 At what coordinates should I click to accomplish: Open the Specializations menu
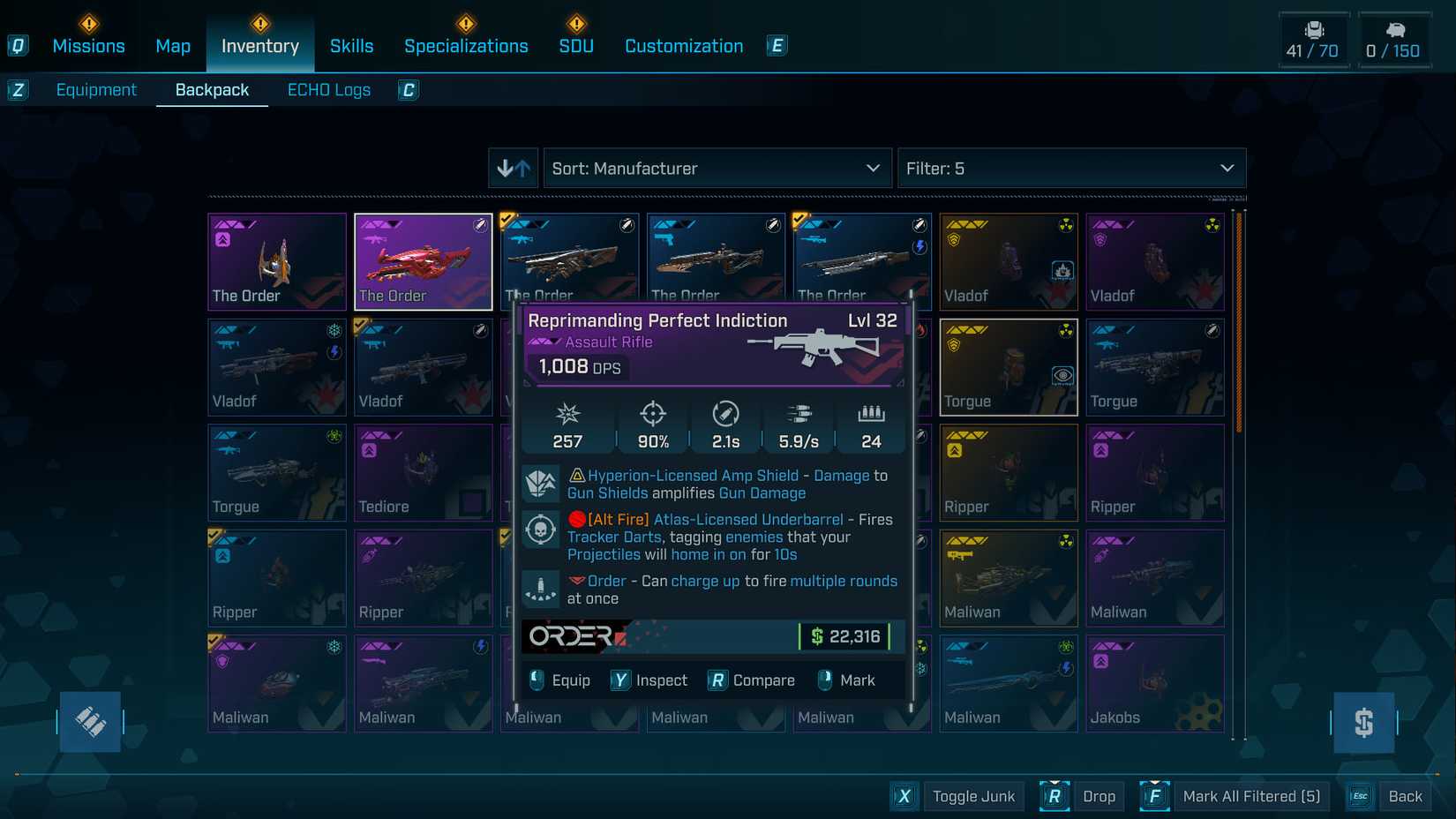(466, 45)
